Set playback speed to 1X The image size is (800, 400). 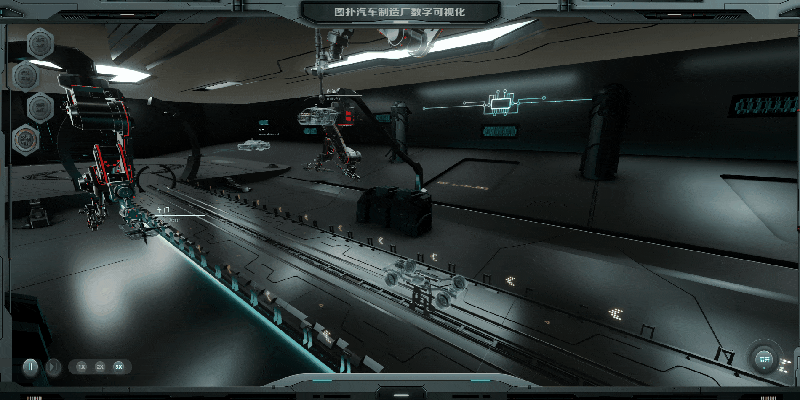pyautogui.click(x=82, y=367)
